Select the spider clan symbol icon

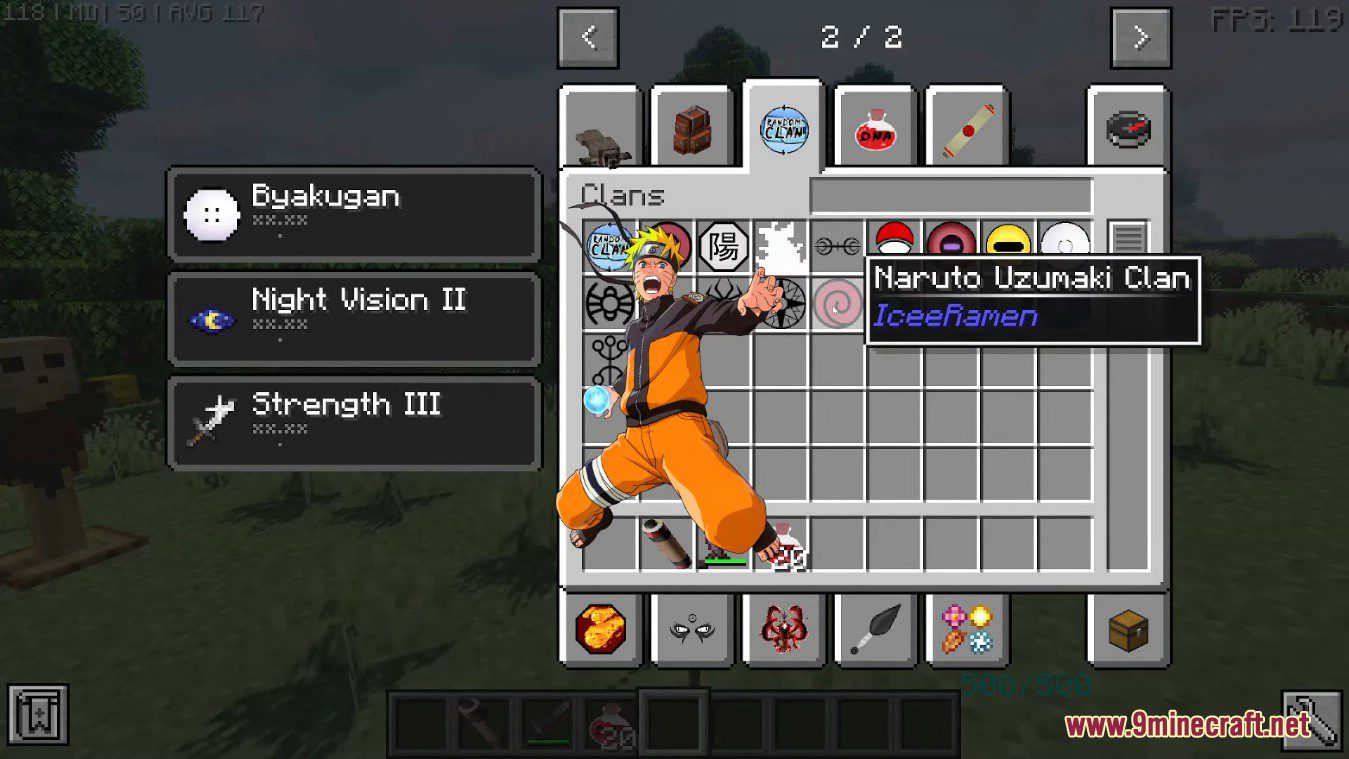tap(609, 303)
